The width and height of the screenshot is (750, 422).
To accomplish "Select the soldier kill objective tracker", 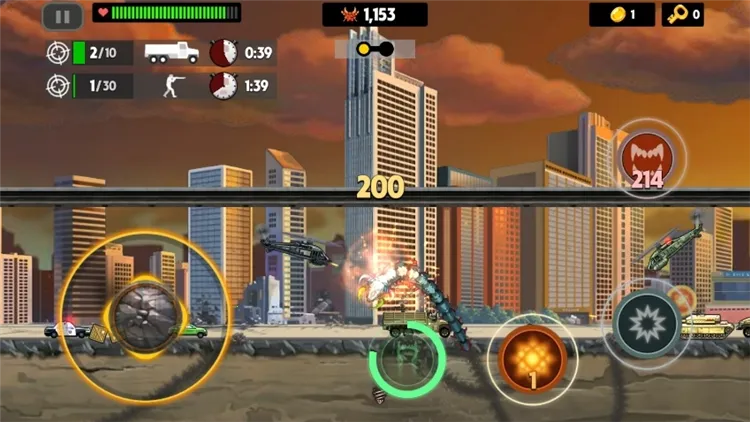I will pyautogui.click(x=160, y=86).
